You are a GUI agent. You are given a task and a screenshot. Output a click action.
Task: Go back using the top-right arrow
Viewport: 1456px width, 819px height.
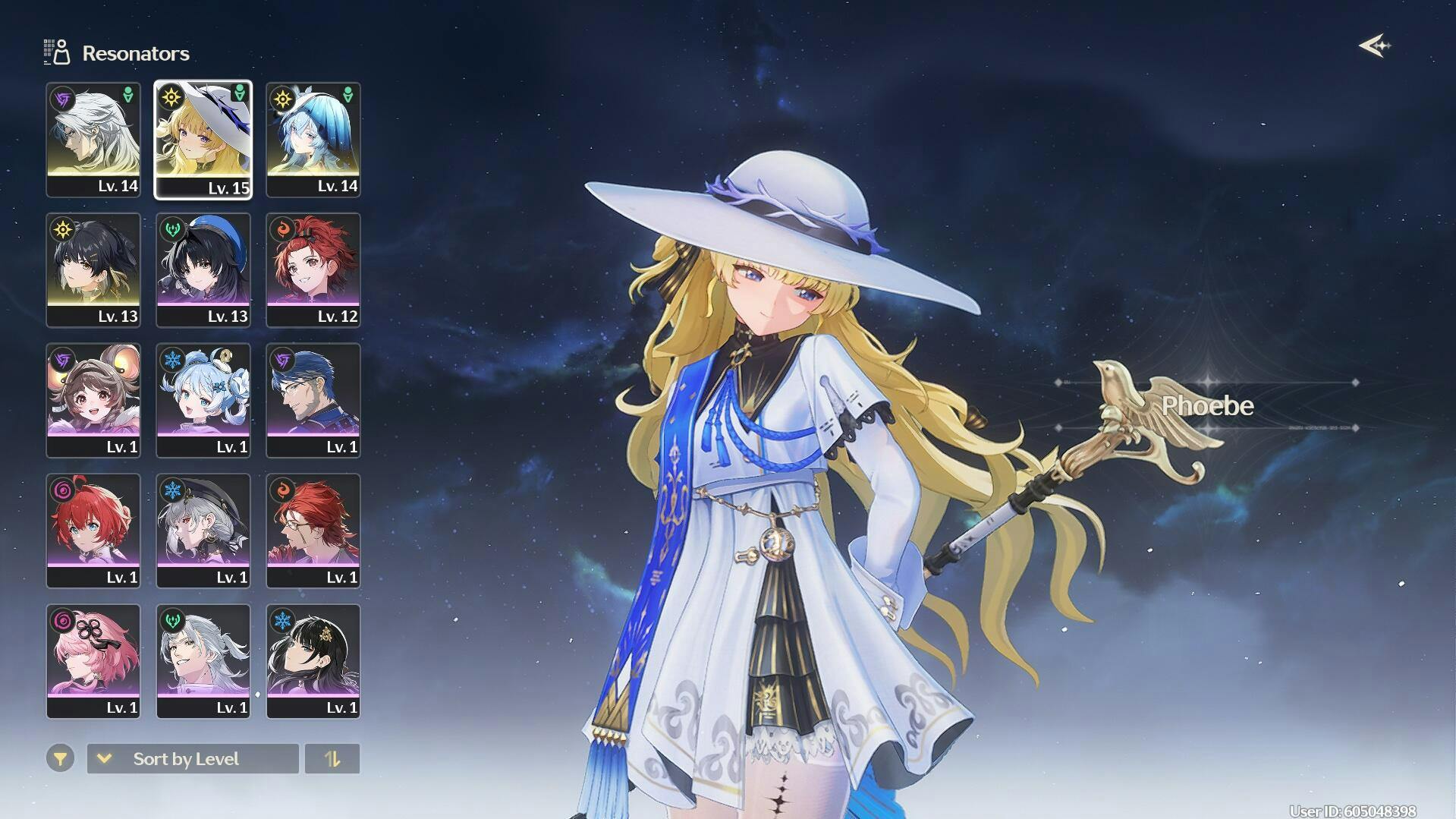(1374, 46)
